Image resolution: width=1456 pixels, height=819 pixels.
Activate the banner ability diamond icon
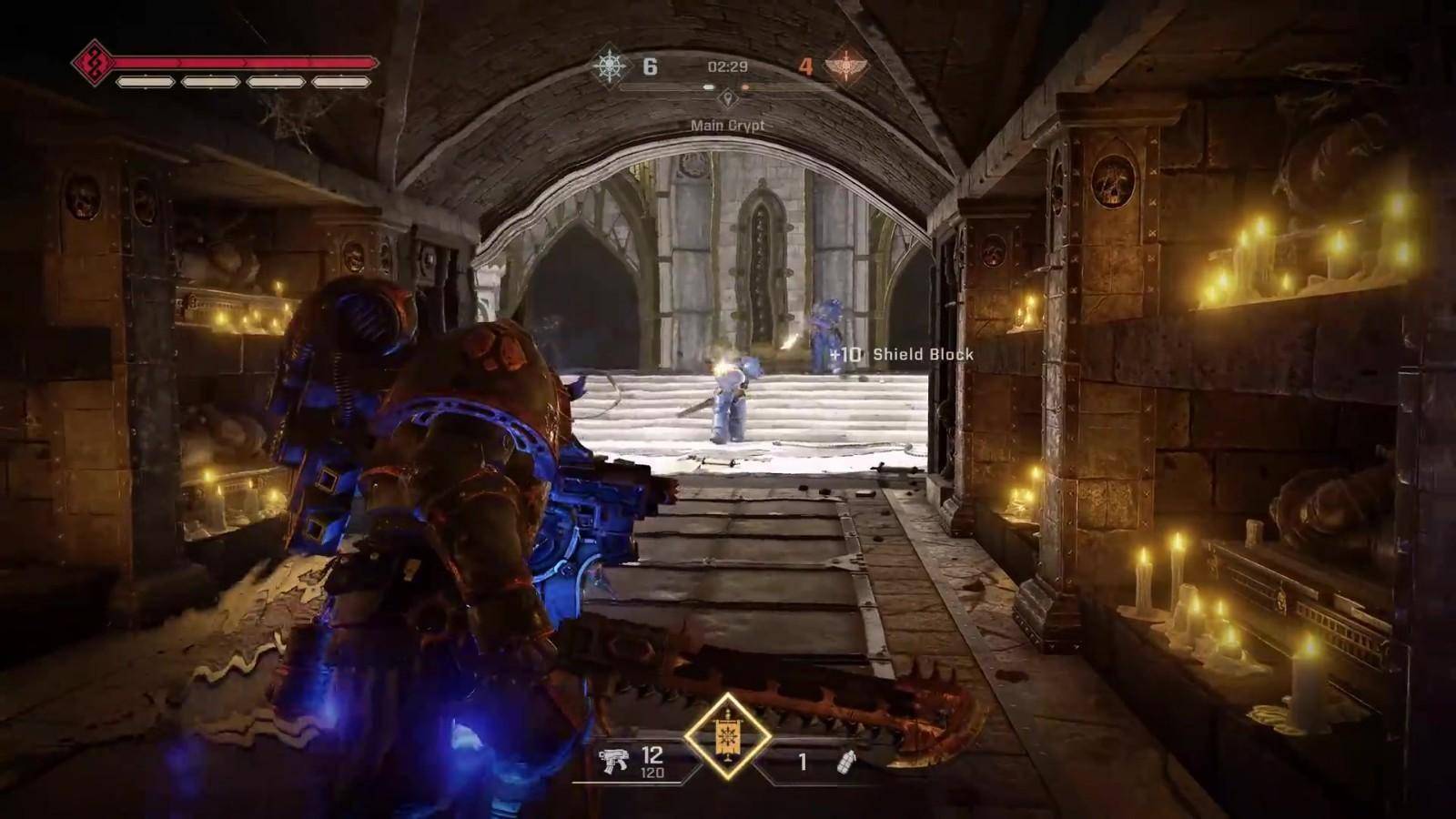pos(727,736)
